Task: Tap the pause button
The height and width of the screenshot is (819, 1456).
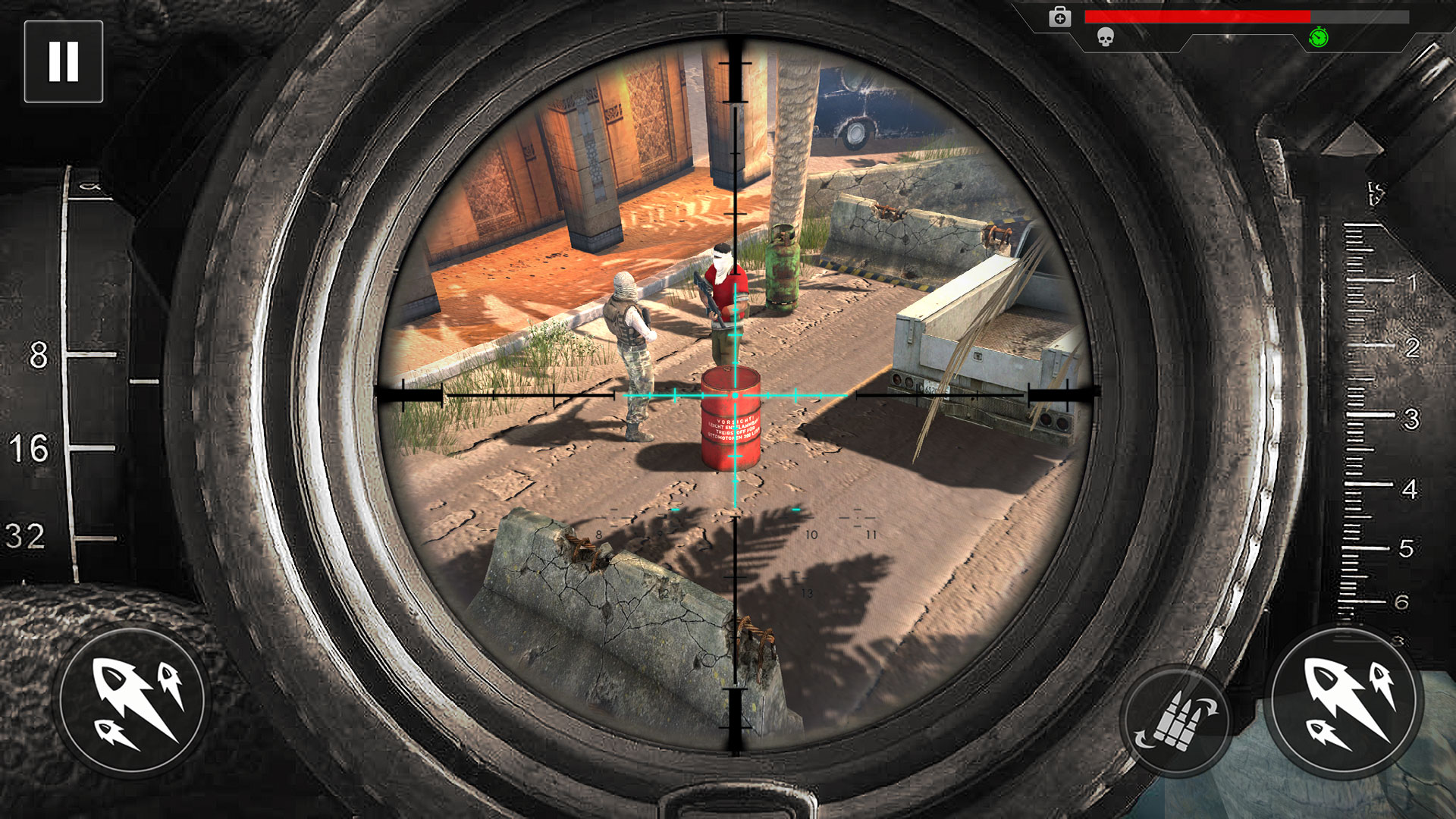Action: point(64,61)
